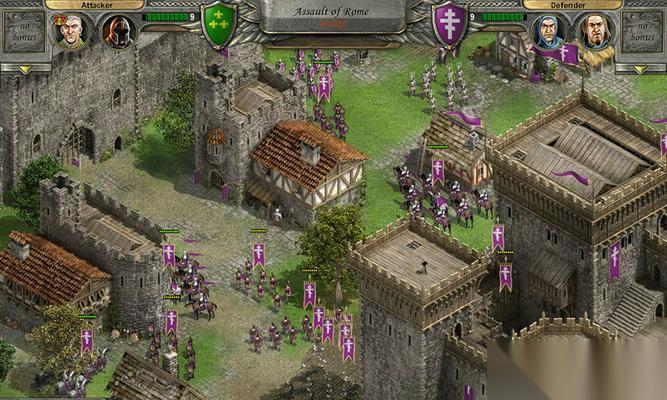667x400 pixels.
Task: Click the "Assault of Rome" title plaque
Action: point(334,13)
